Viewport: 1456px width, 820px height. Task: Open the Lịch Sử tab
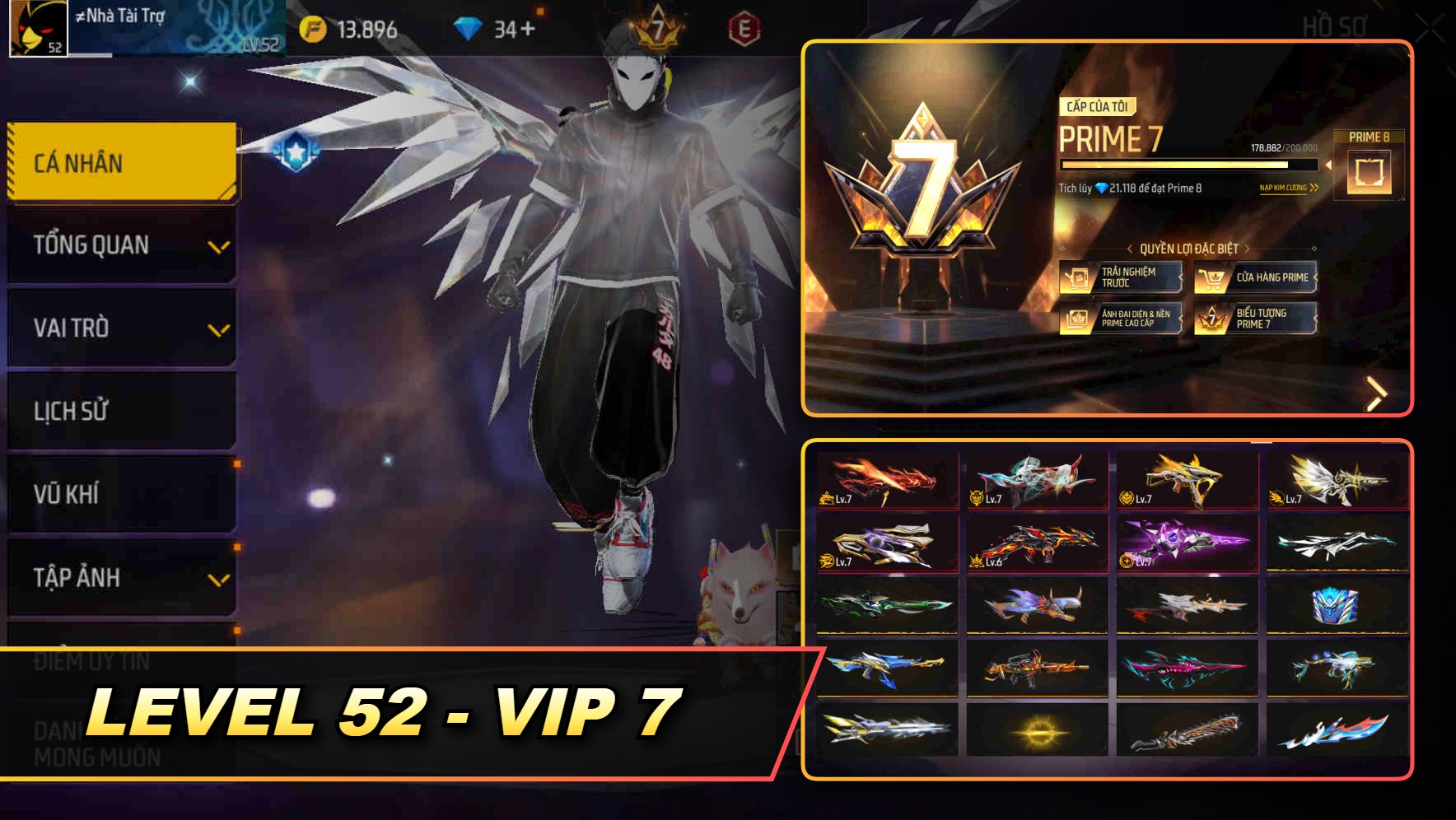[119, 411]
